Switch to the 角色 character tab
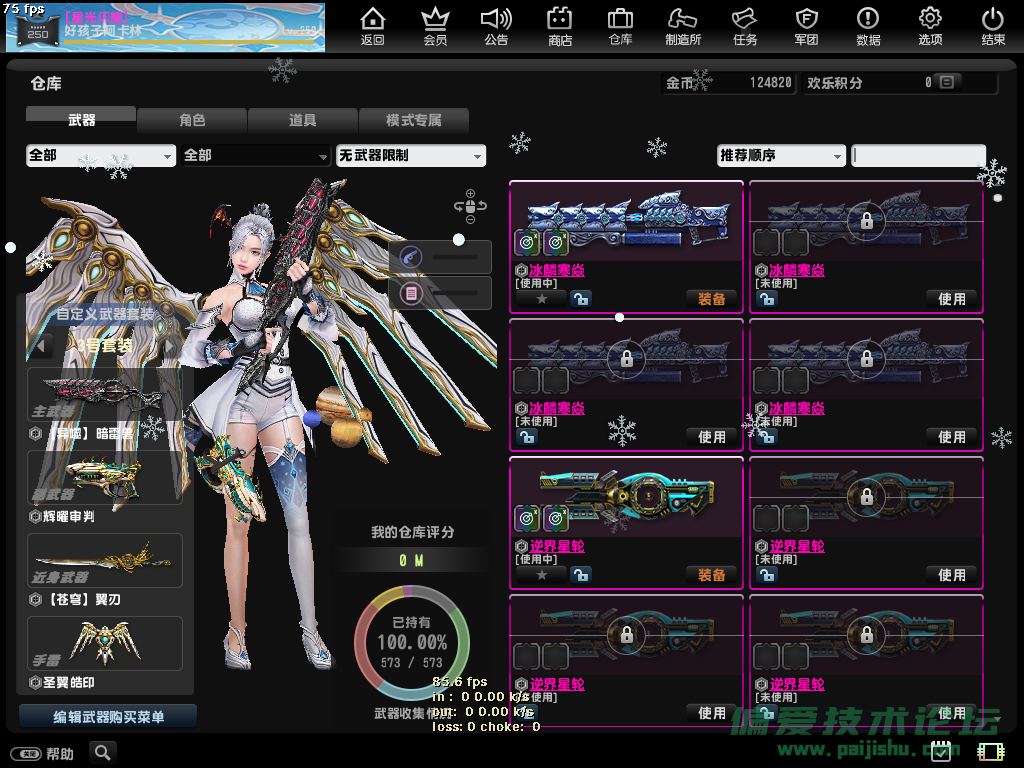1024x768 pixels. (x=192, y=120)
